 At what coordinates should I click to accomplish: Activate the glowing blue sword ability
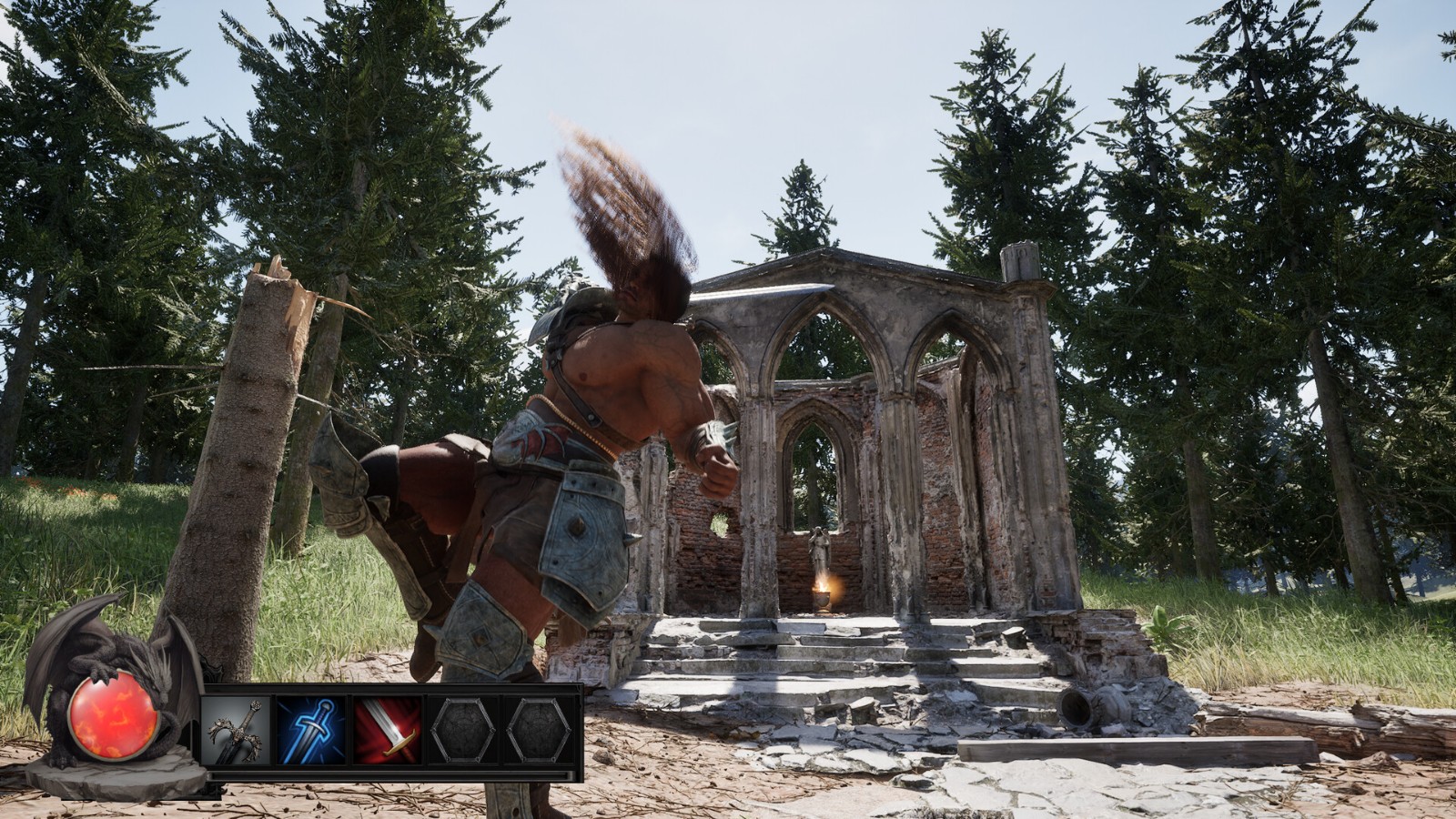pos(311,731)
